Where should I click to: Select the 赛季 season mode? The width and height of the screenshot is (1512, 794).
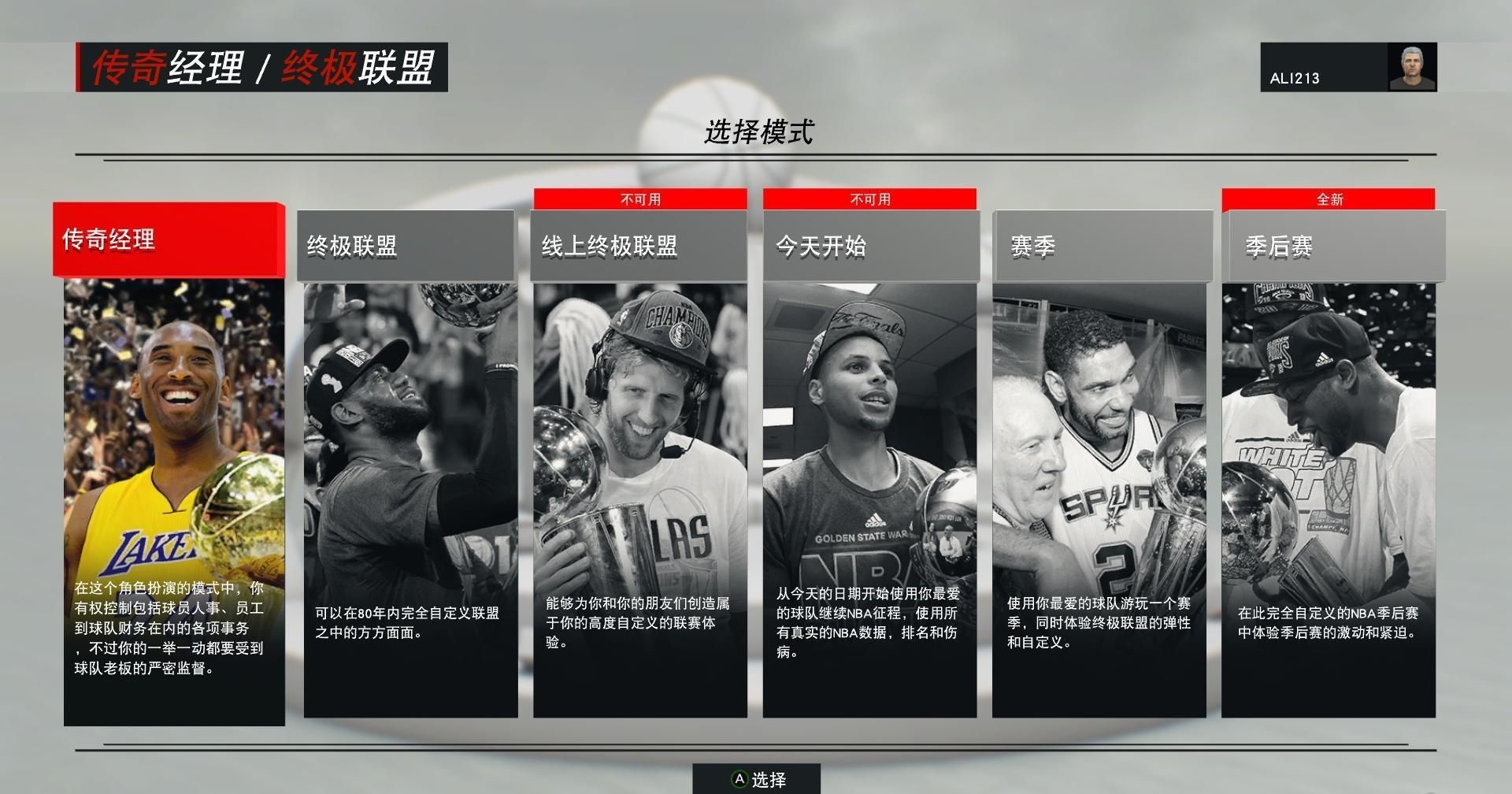1099,465
